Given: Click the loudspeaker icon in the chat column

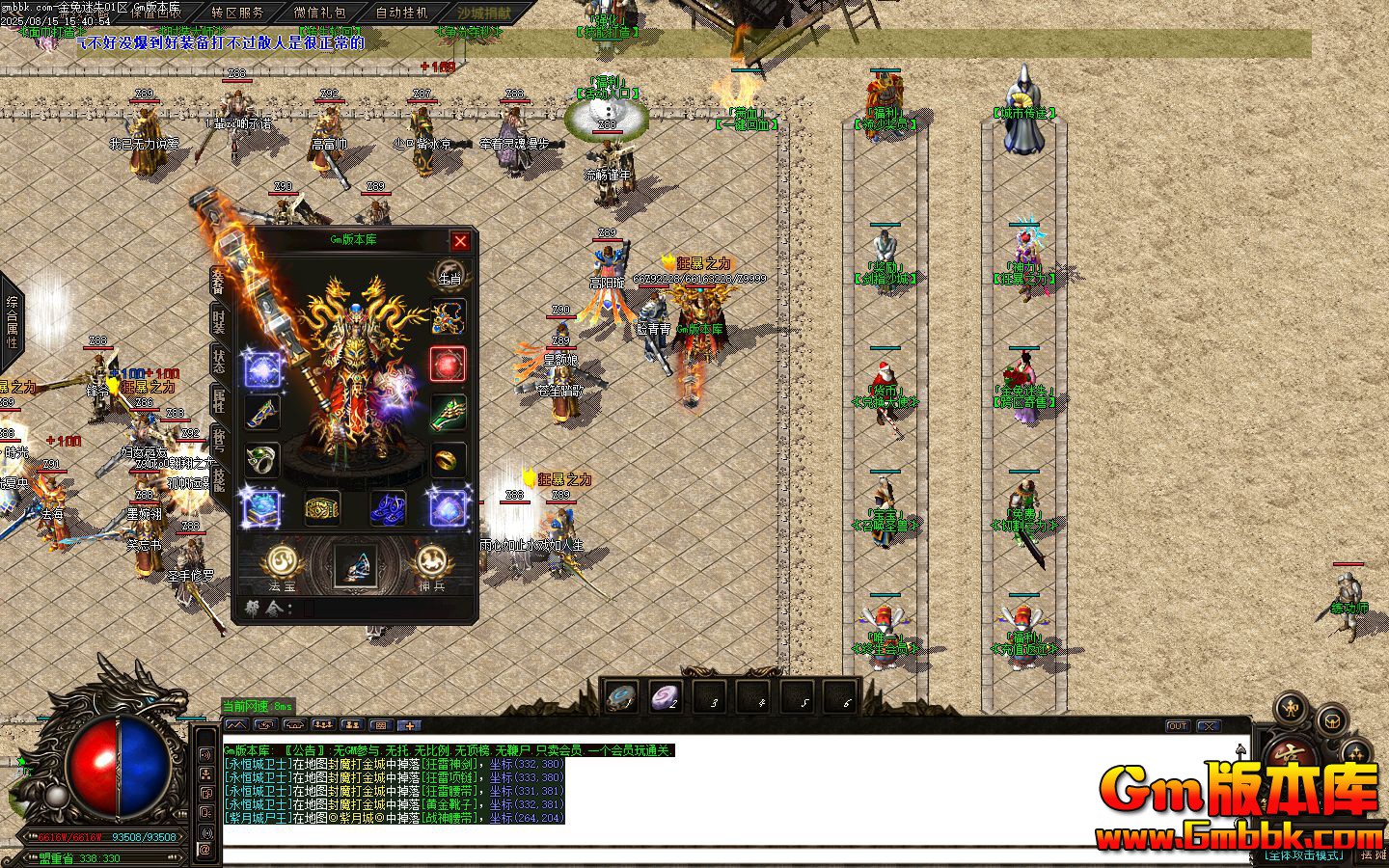Looking at the screenshot, I should coord(204,753).
